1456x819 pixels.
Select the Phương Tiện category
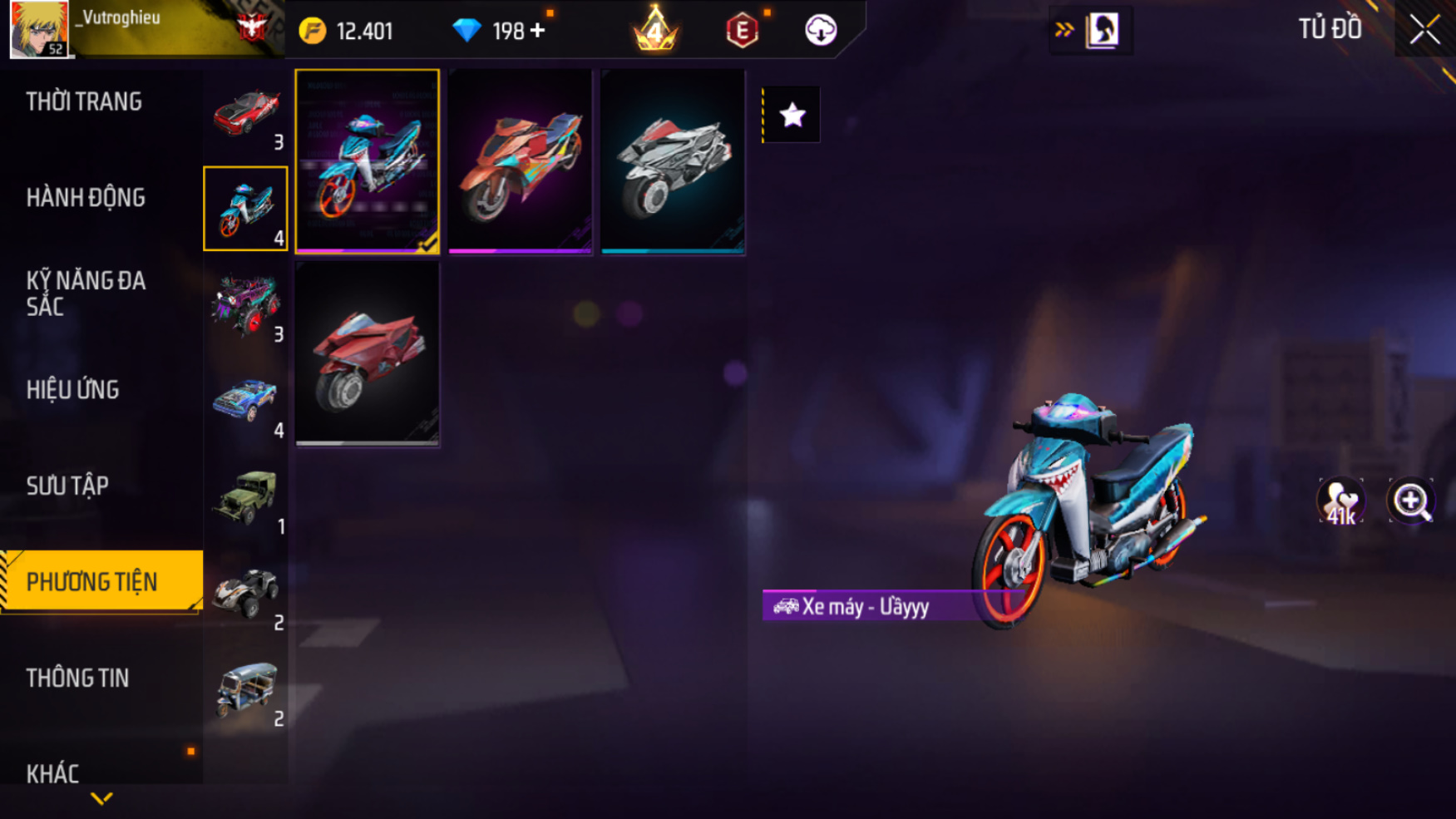tap(92, 582)
